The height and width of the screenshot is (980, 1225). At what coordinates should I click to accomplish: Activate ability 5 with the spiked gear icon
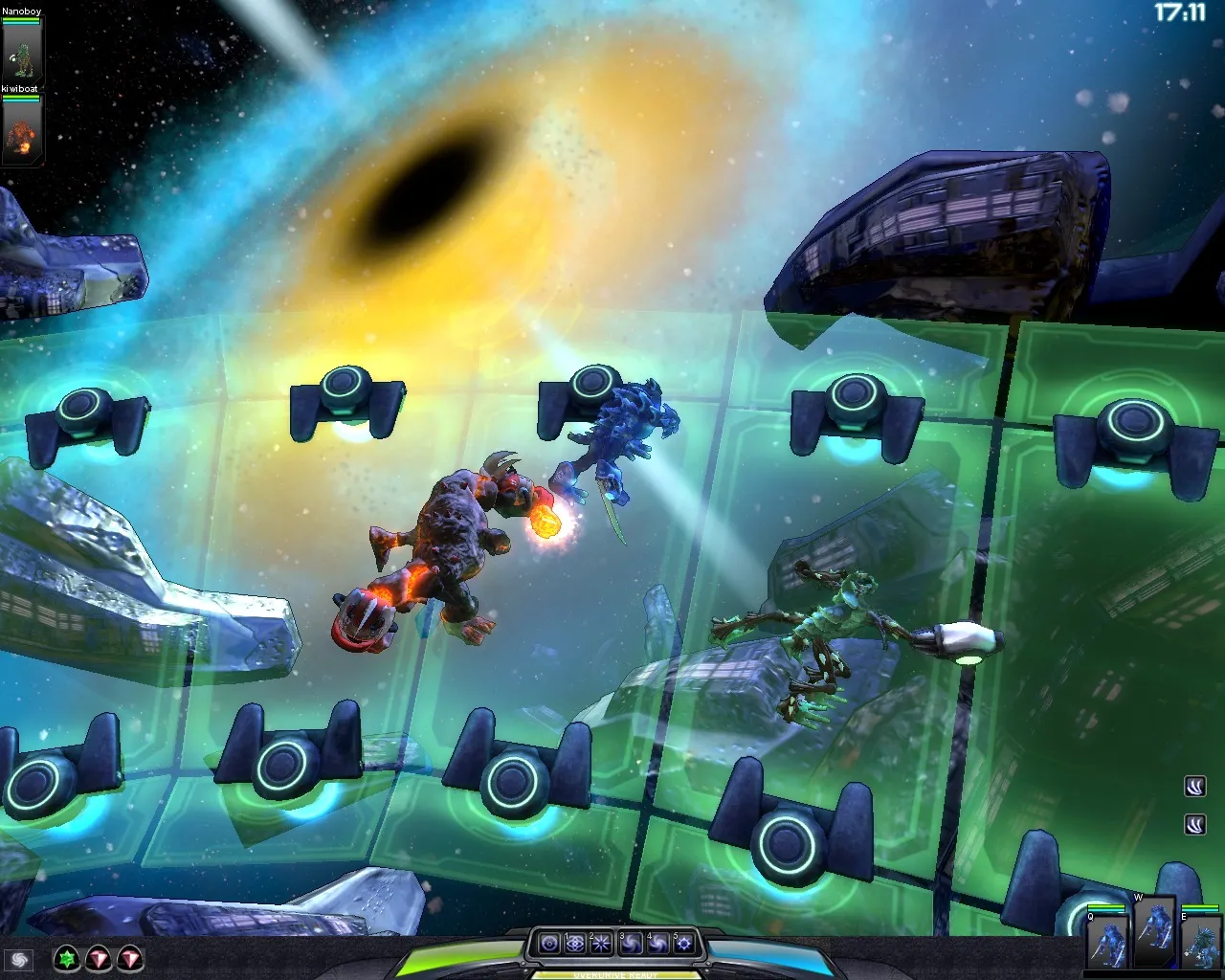click(x=684, y=945)
